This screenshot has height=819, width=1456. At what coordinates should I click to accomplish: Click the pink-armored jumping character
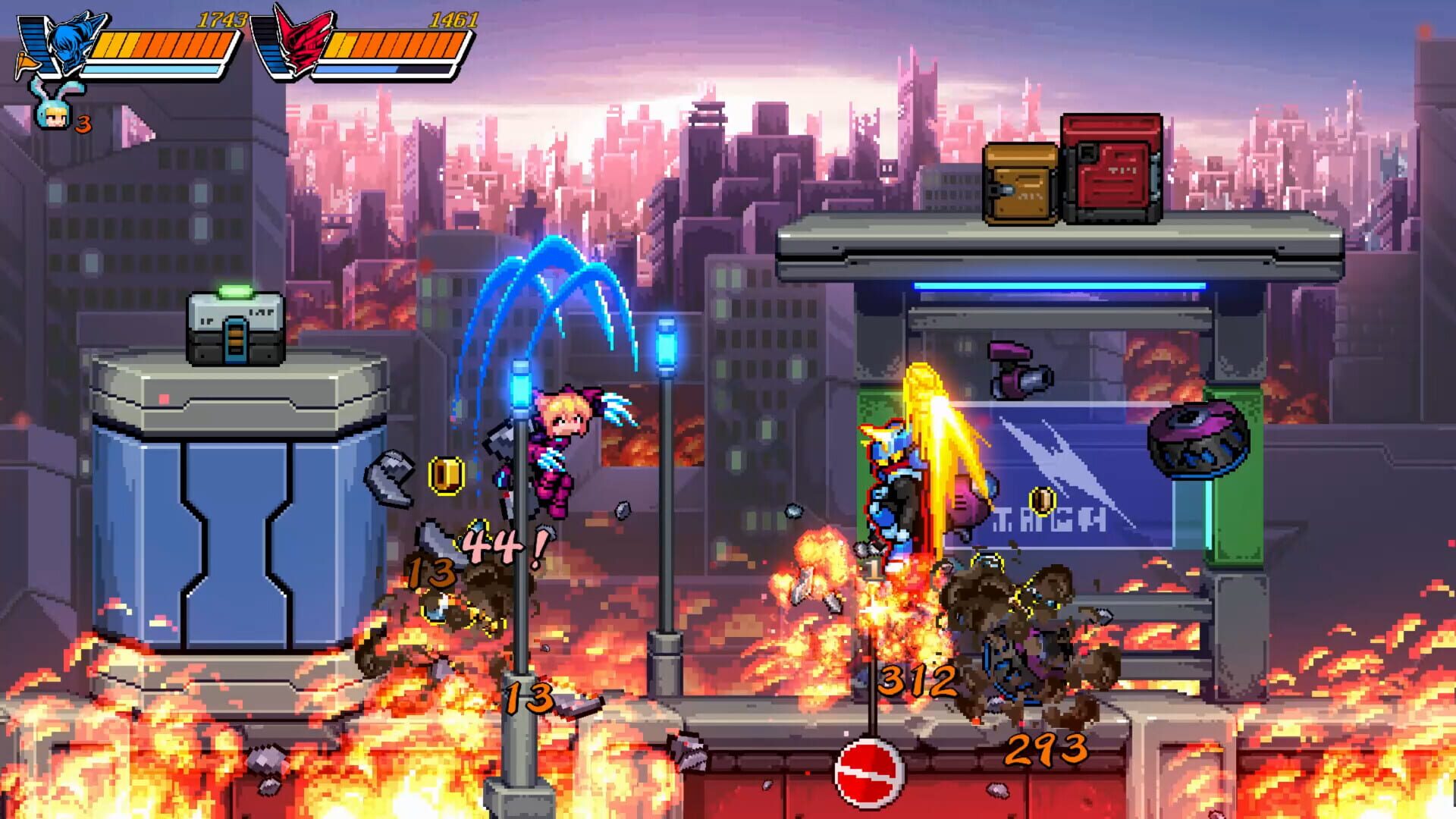561,447
